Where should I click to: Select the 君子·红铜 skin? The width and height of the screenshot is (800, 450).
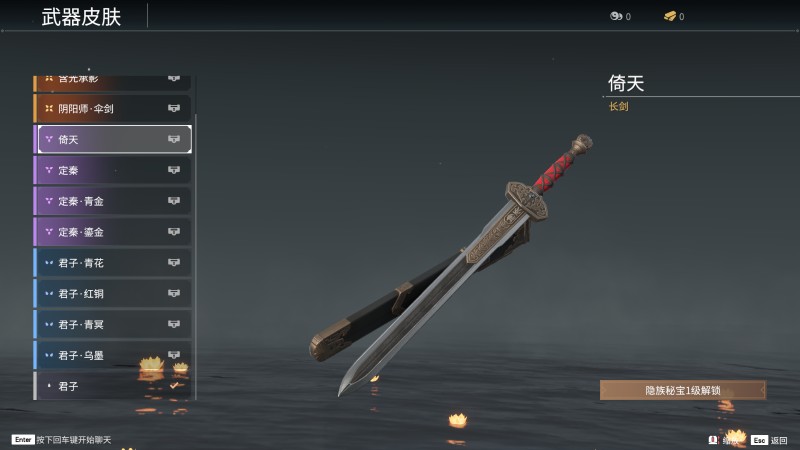112,294
